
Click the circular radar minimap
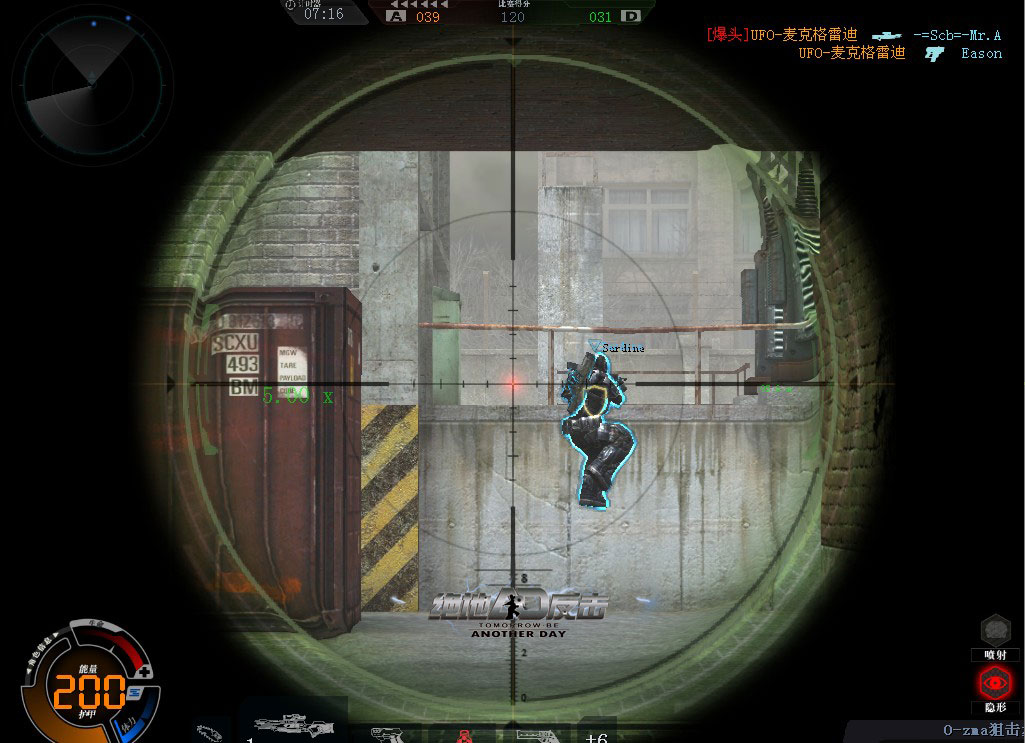[90, 78]
